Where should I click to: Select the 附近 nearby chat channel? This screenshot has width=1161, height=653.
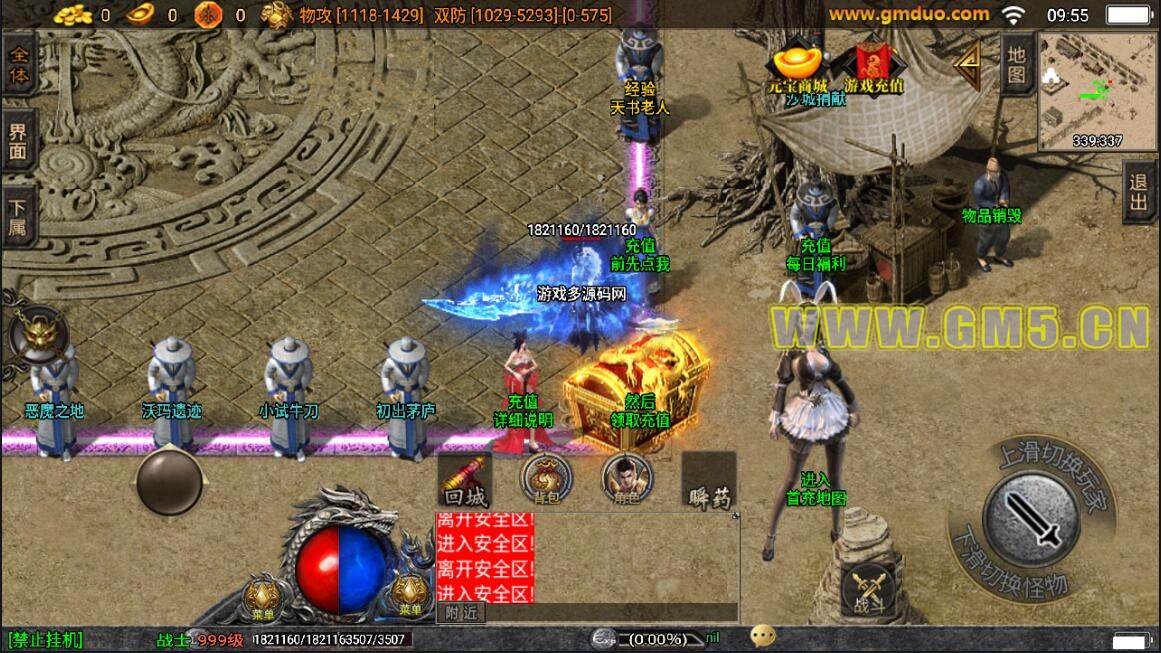pyautogui.click(x=461, y=613)
